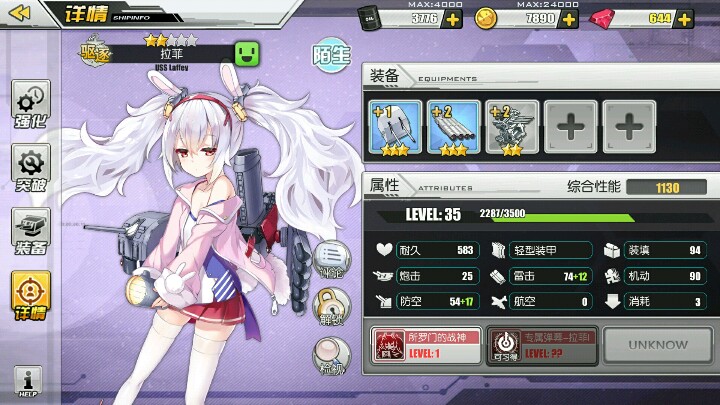Click the UNKNOW skill slot

click(x=658, y=345)
